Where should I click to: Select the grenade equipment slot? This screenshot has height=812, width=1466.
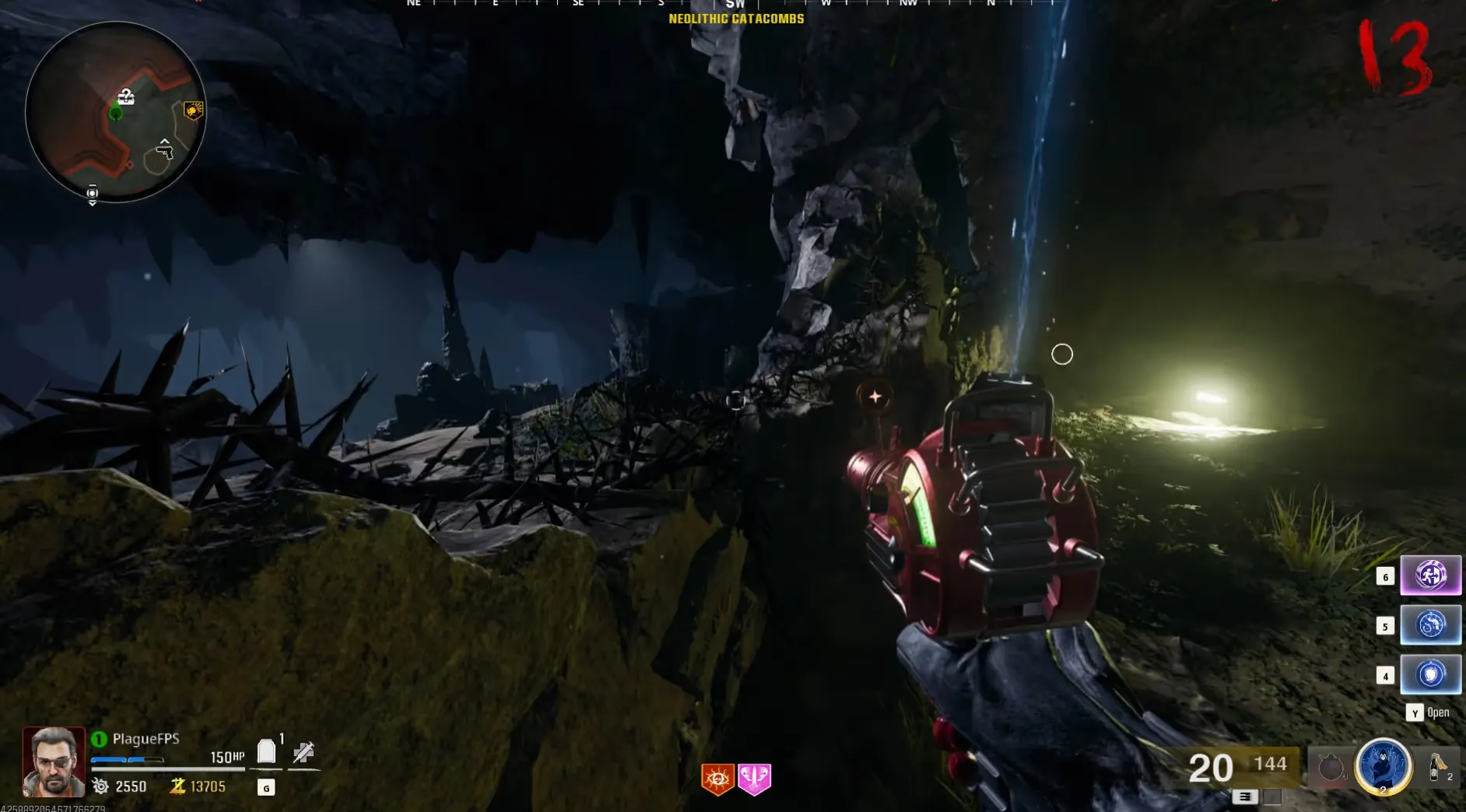[x=1331, y=768]
